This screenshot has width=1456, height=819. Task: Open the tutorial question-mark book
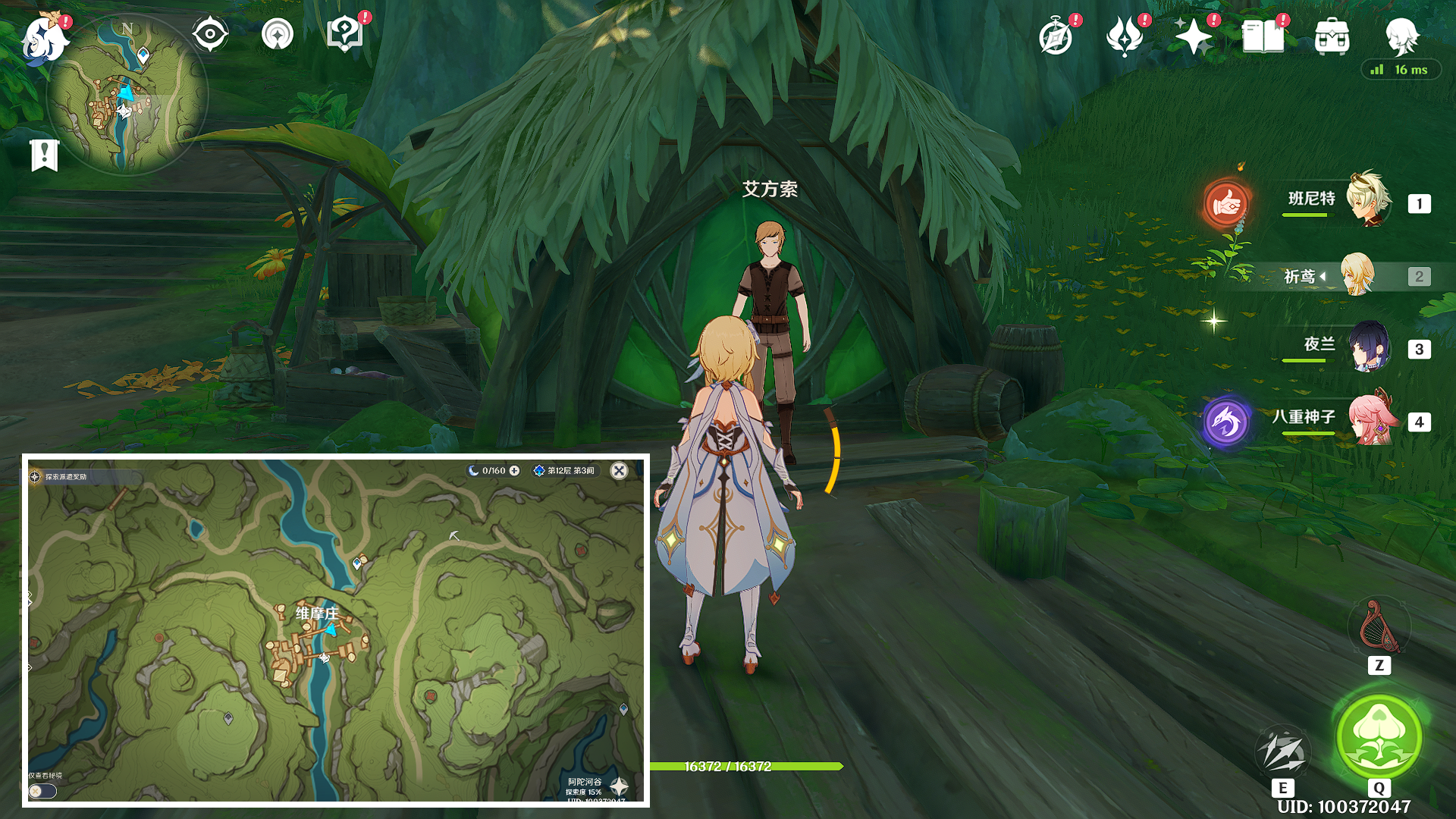coord(344,34)
